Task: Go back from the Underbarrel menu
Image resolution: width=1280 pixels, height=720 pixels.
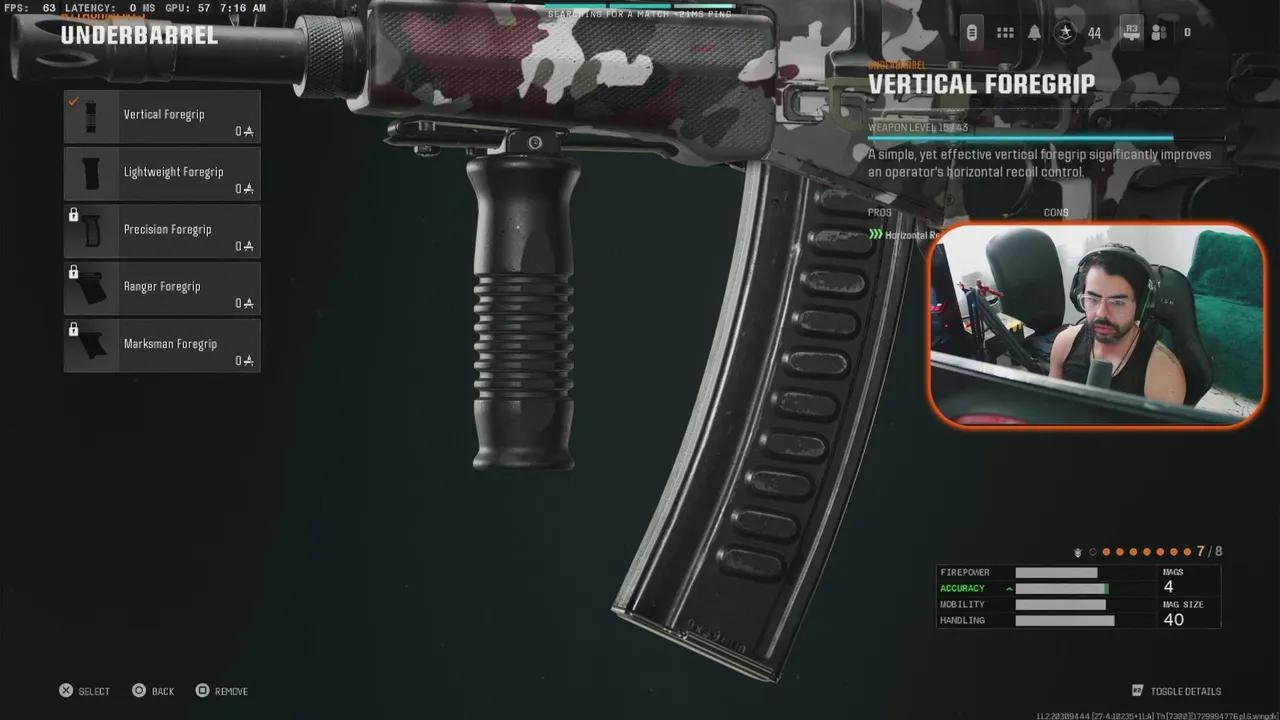Action: pos(153,691)
